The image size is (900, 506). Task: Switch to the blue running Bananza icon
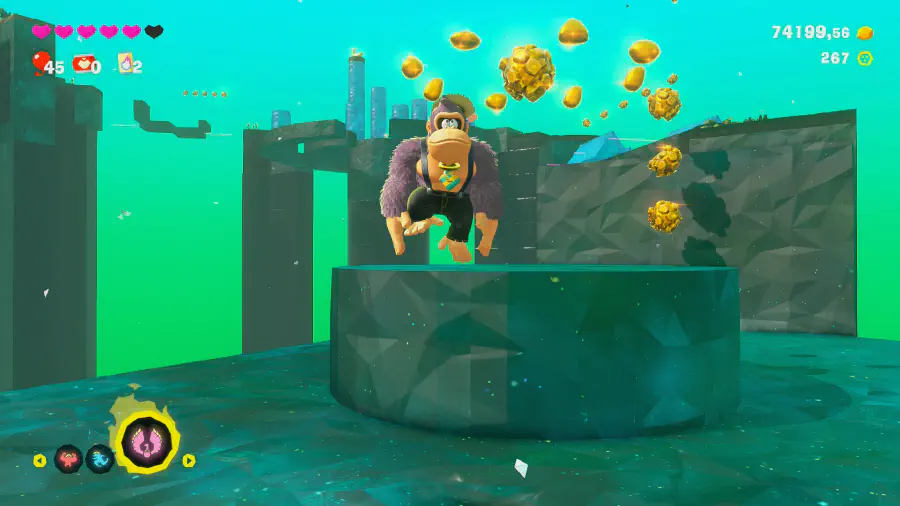pyautogui.click(x=100, y=459)
